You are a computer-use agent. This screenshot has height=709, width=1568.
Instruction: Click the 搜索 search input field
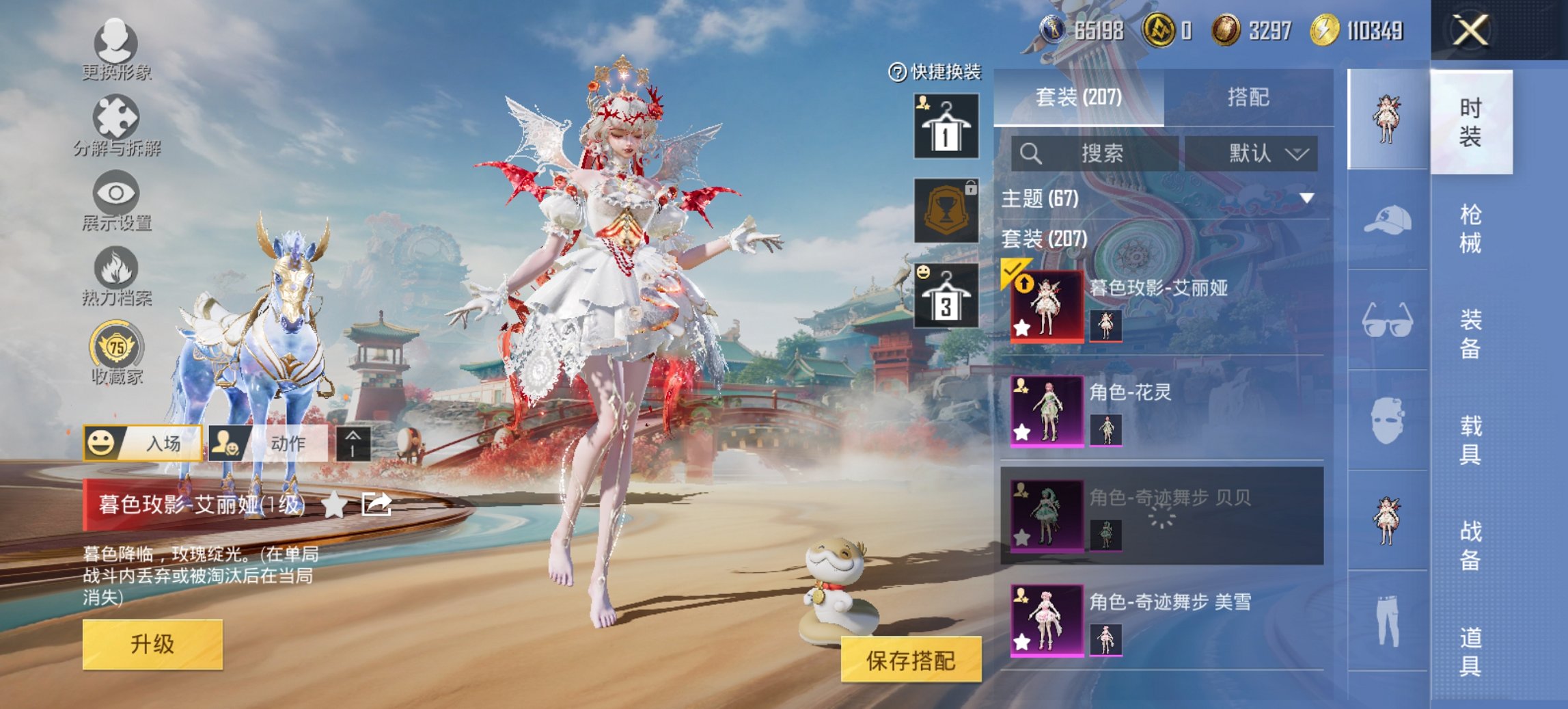pyautogui.click(x=1093, y=152)
